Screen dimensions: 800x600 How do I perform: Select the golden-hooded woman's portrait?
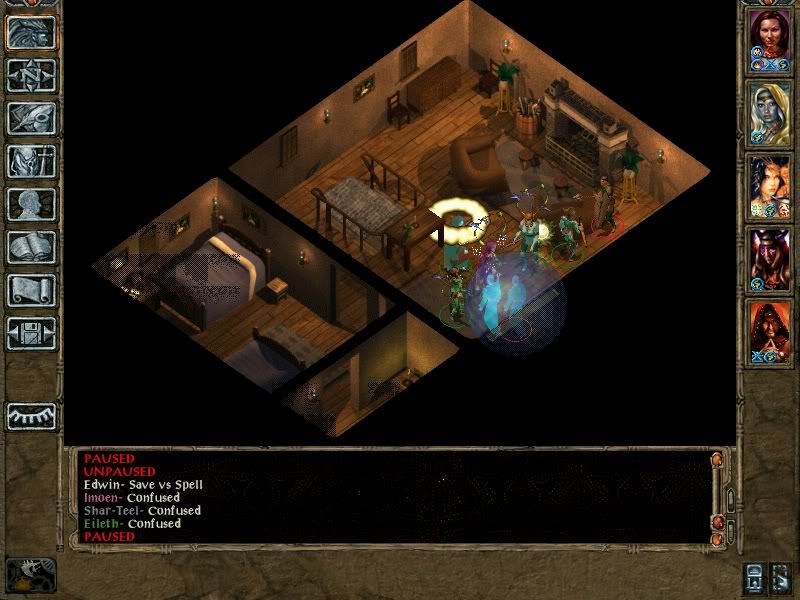770,113
